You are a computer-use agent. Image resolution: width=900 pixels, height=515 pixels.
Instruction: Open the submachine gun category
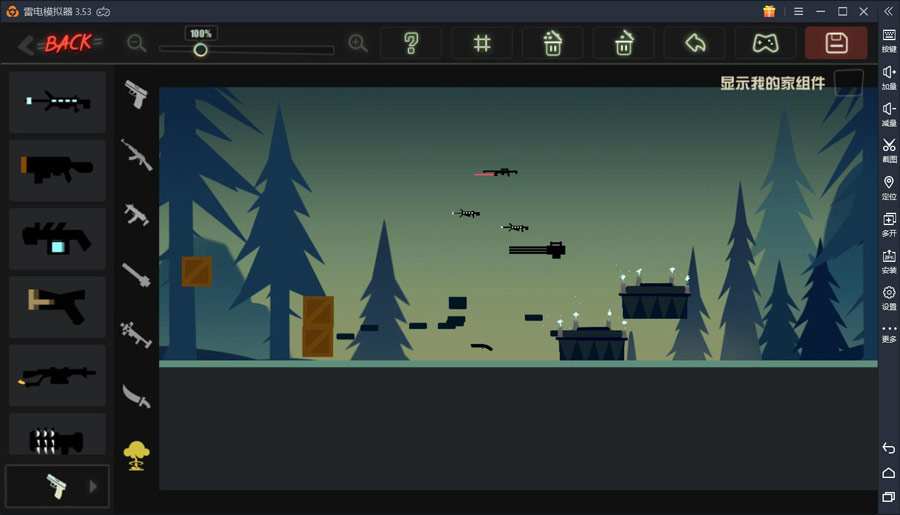coord(136,213)
